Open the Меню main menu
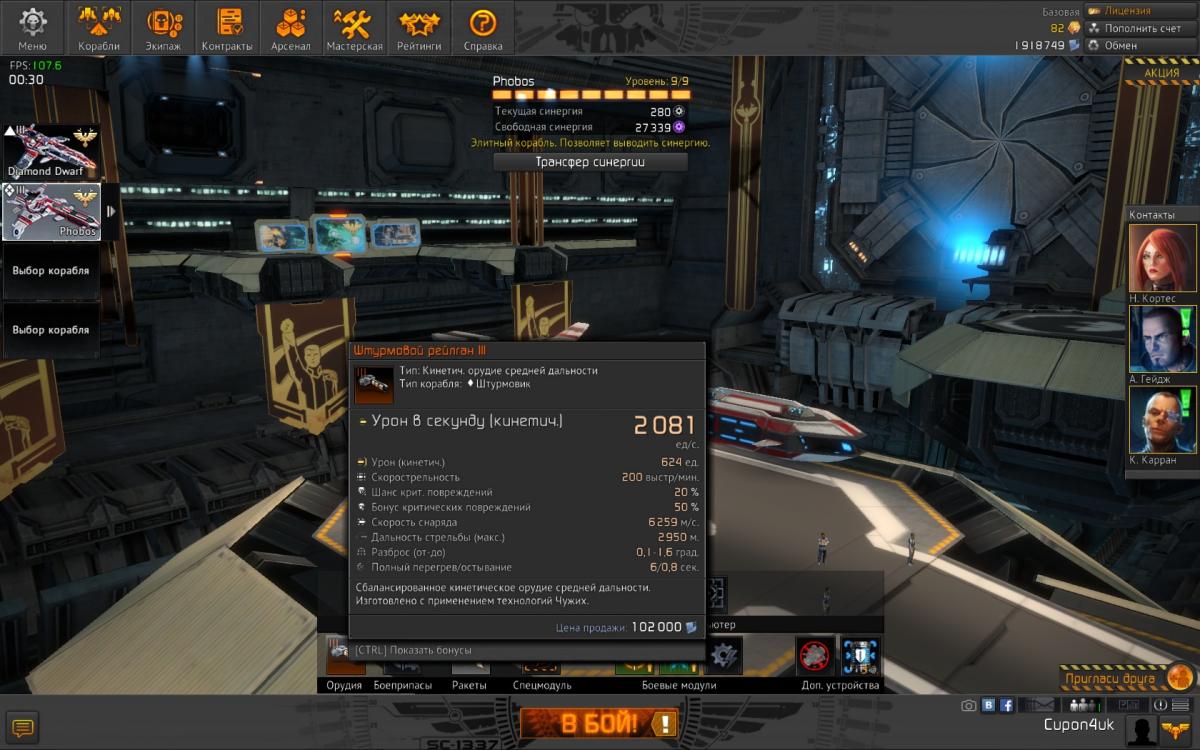 (32, 28)
